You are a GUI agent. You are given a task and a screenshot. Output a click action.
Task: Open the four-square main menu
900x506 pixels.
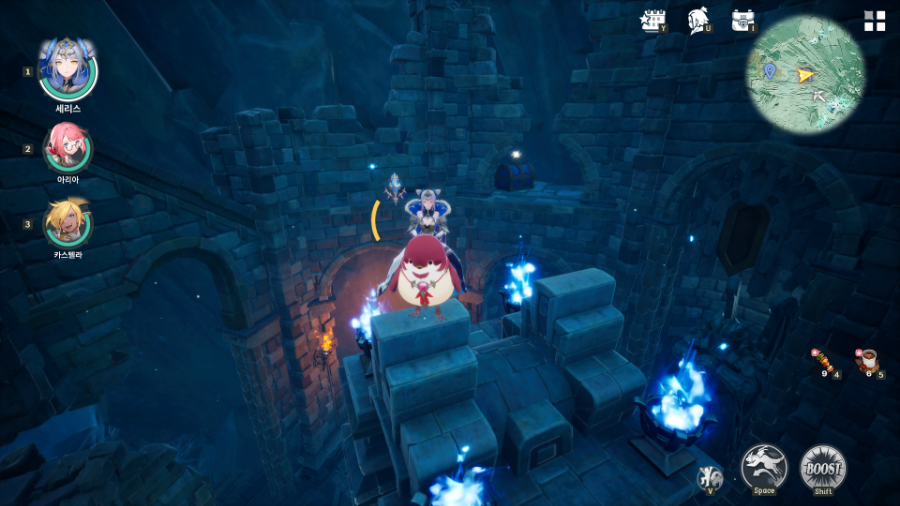[x=875, y=21]
